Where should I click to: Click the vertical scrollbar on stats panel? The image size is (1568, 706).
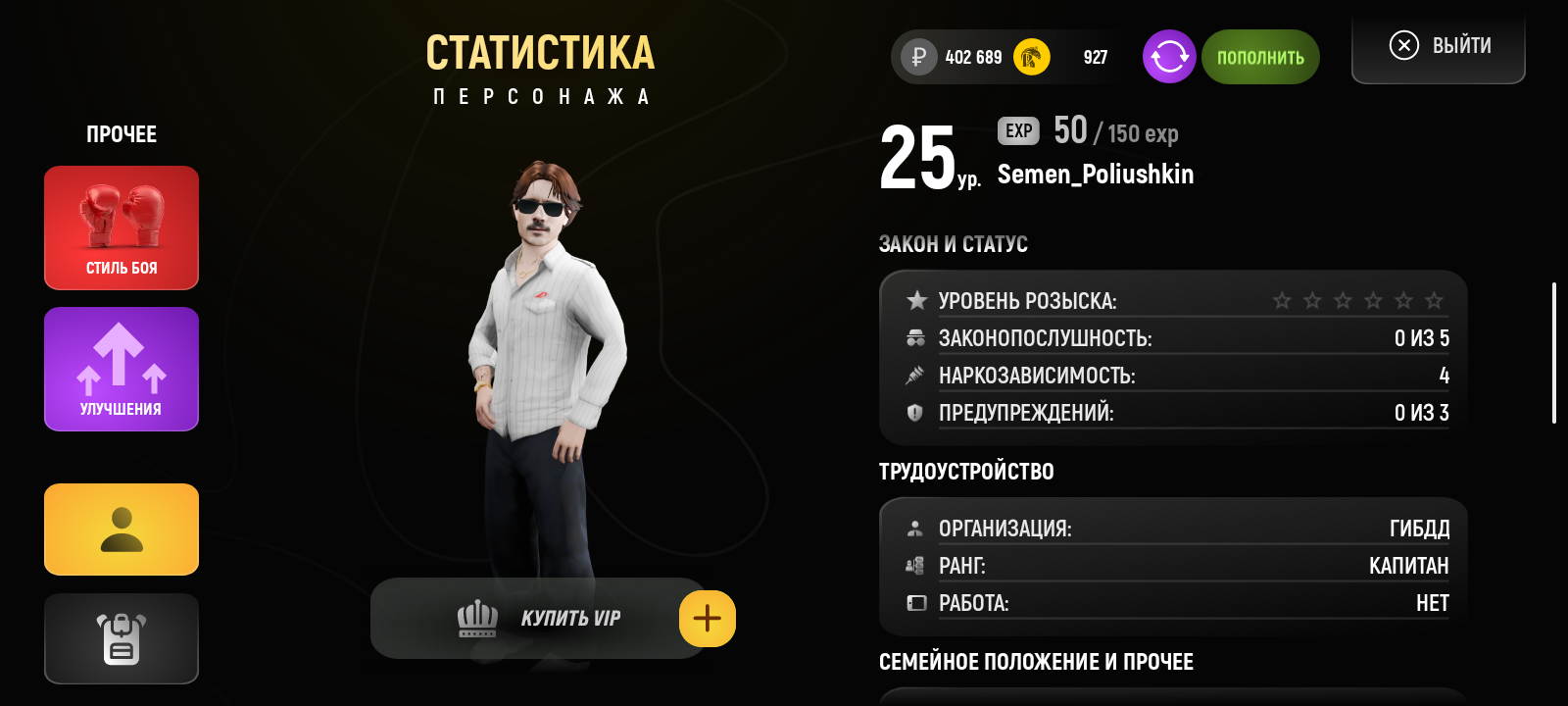tap(1554, 353)
